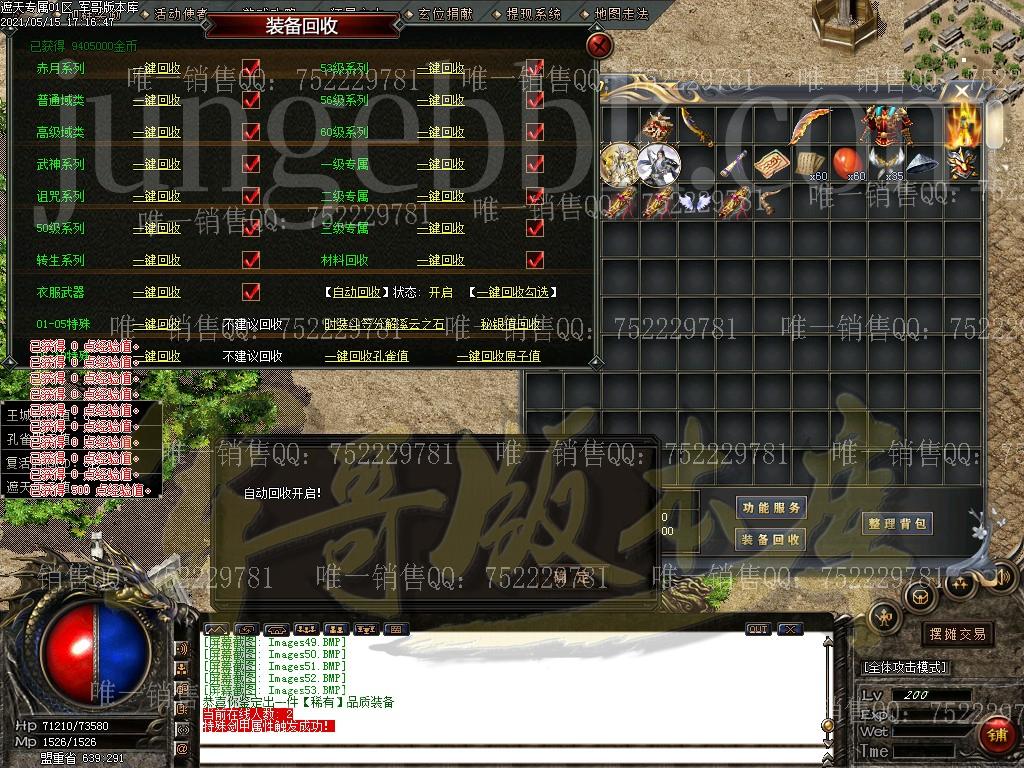Viewport: 1024px width, 768px height.
Task: Recycle 材料回收 with its 一键回收 link
Action: click(441, 260)
